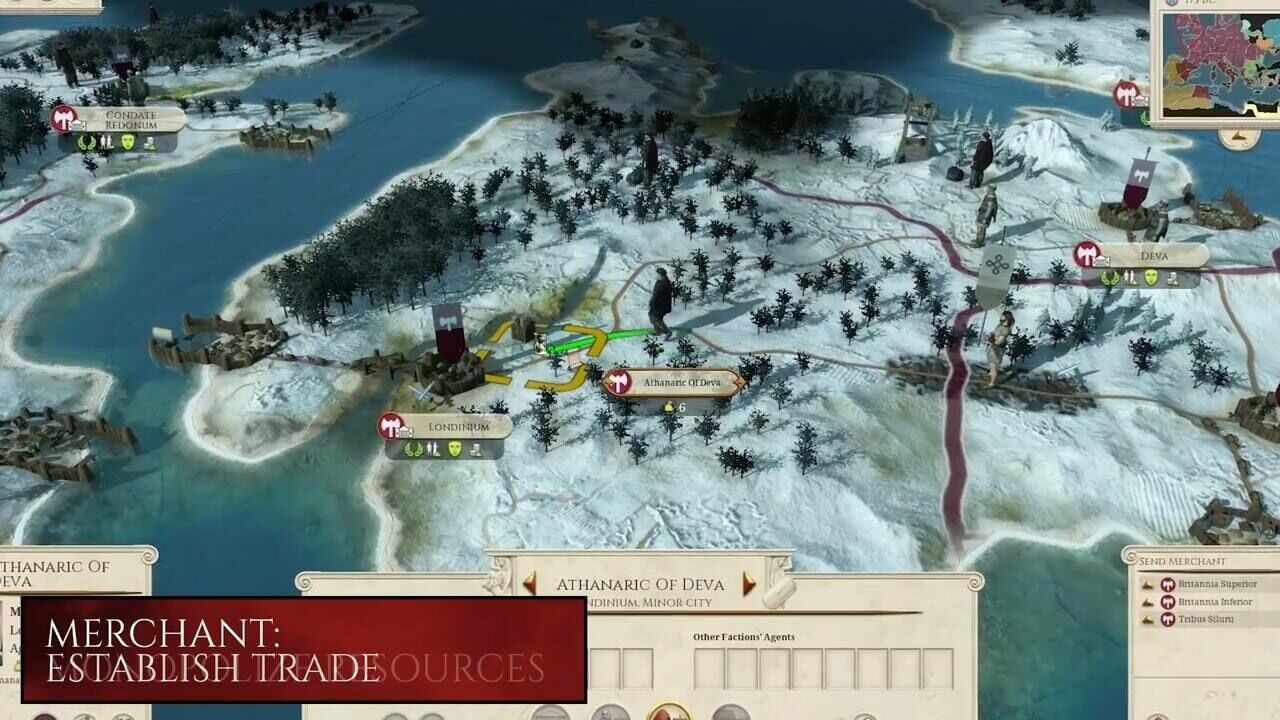Go to previous agent with left arrow
The image size is (1280, 720).
click(x=529, y=584)
